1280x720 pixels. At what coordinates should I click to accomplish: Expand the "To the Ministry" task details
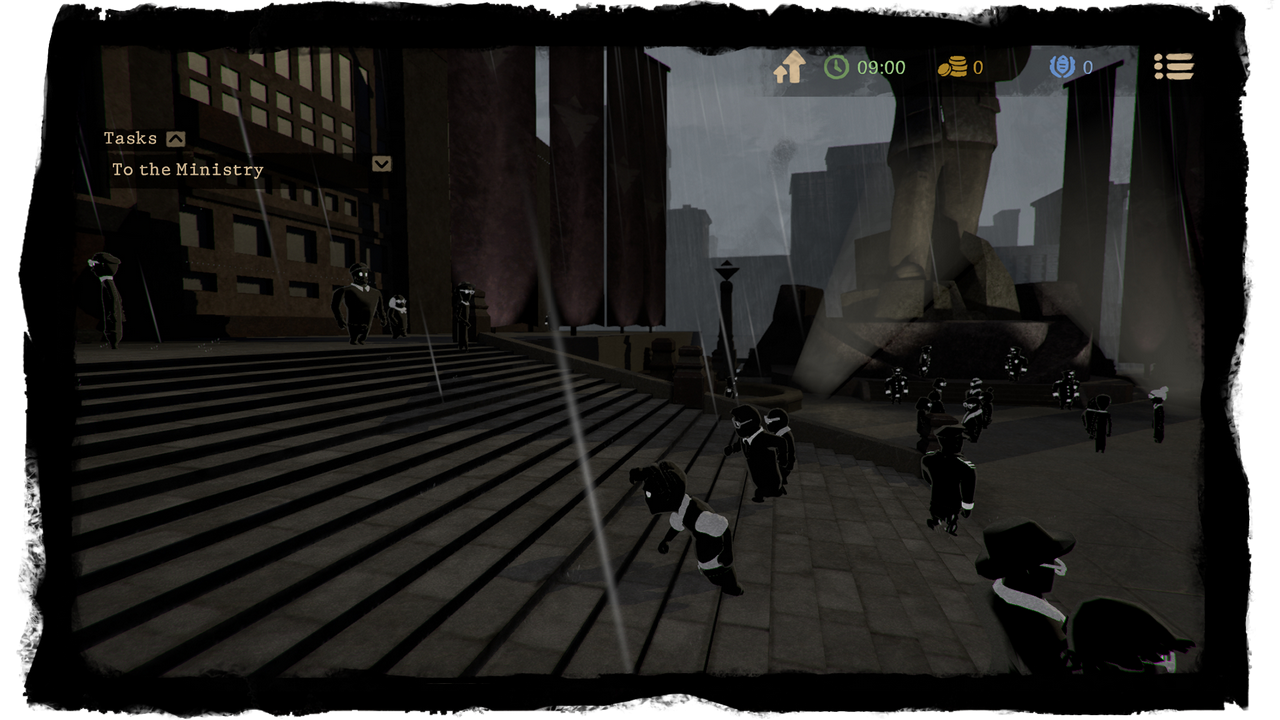(x=381, y=164)
